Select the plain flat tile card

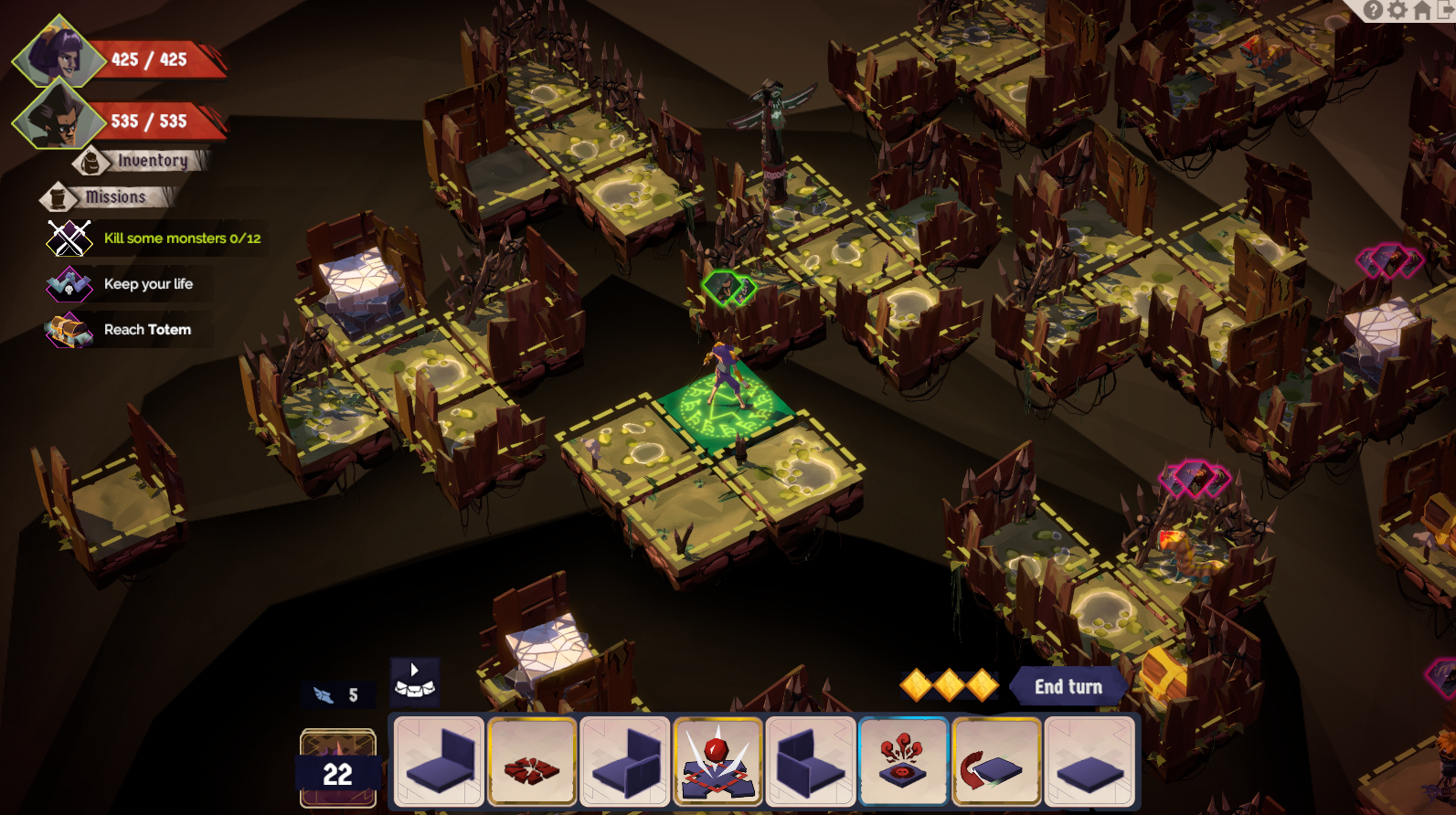[x=1089, y=761]
